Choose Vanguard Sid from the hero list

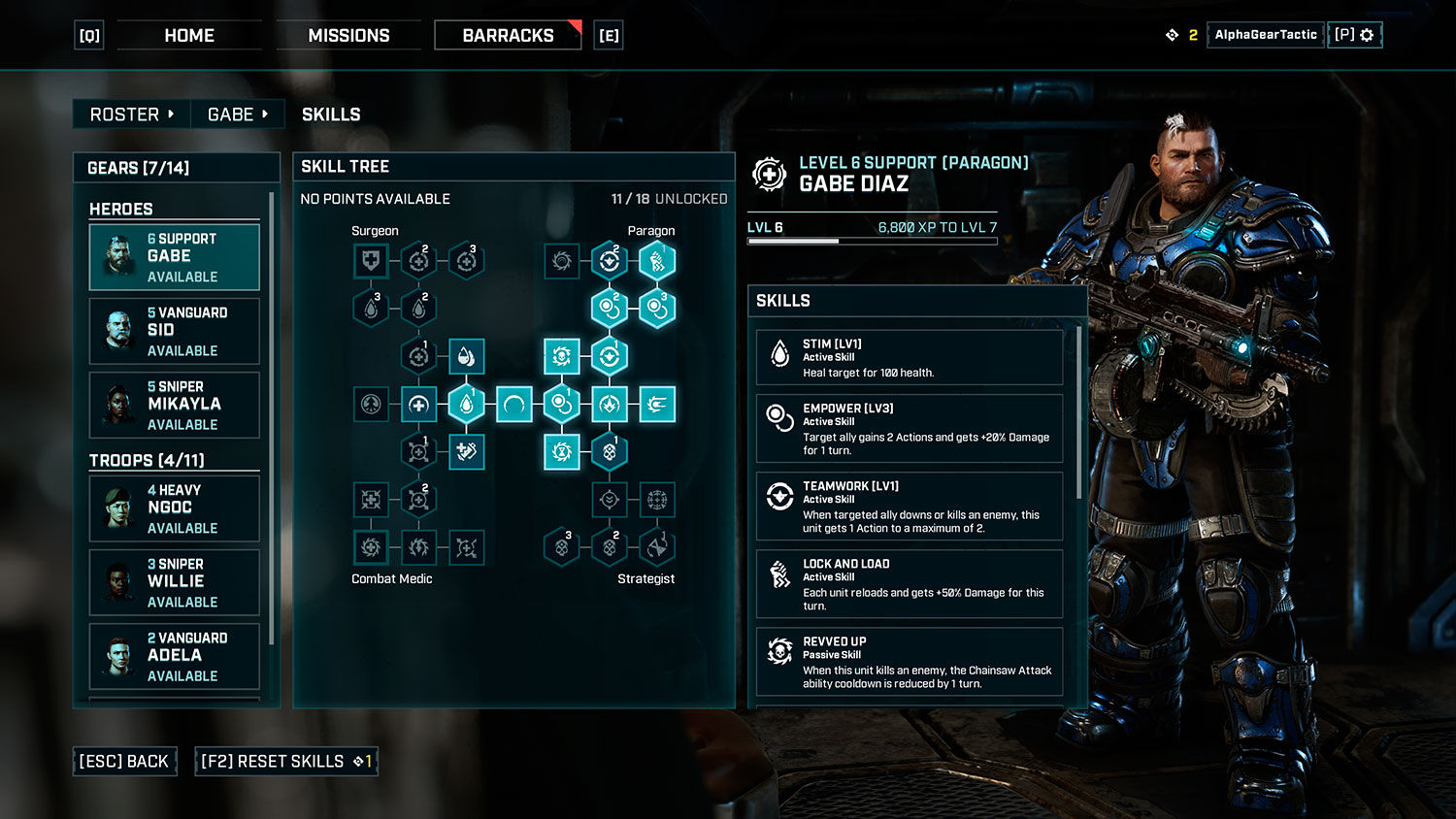tap(175, 331)
